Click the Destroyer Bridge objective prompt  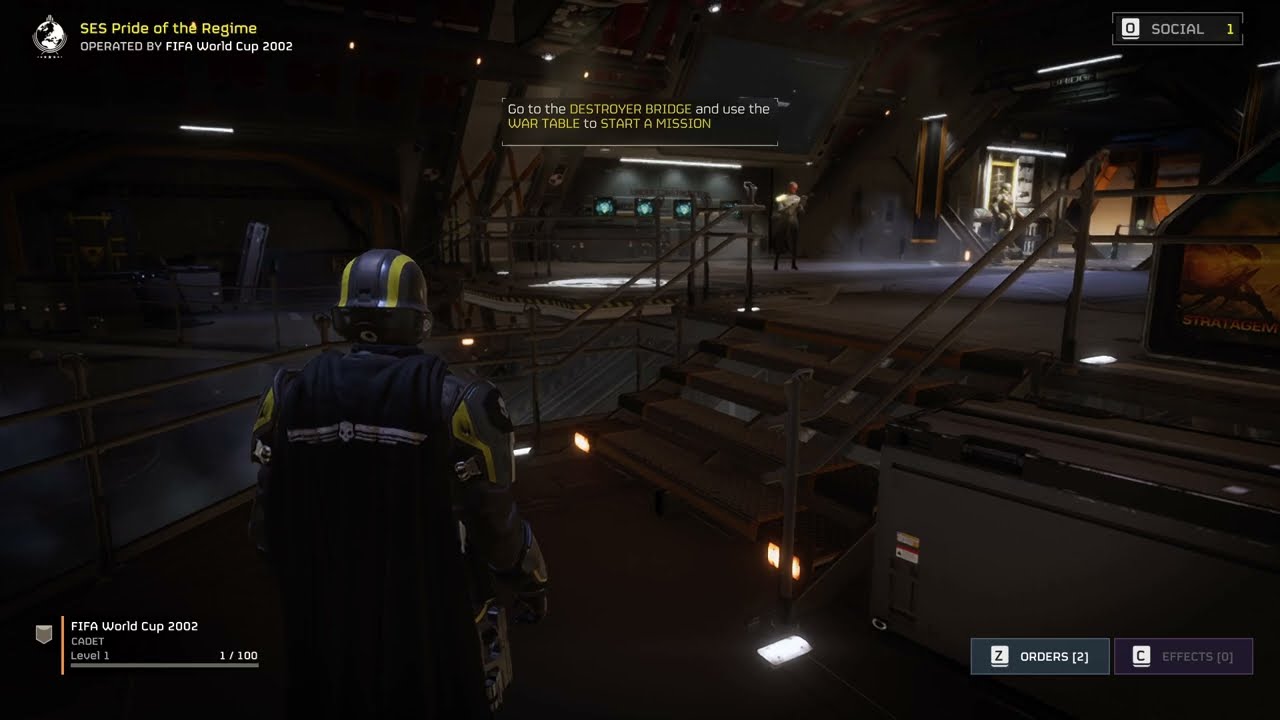click(x=639, y=117)
